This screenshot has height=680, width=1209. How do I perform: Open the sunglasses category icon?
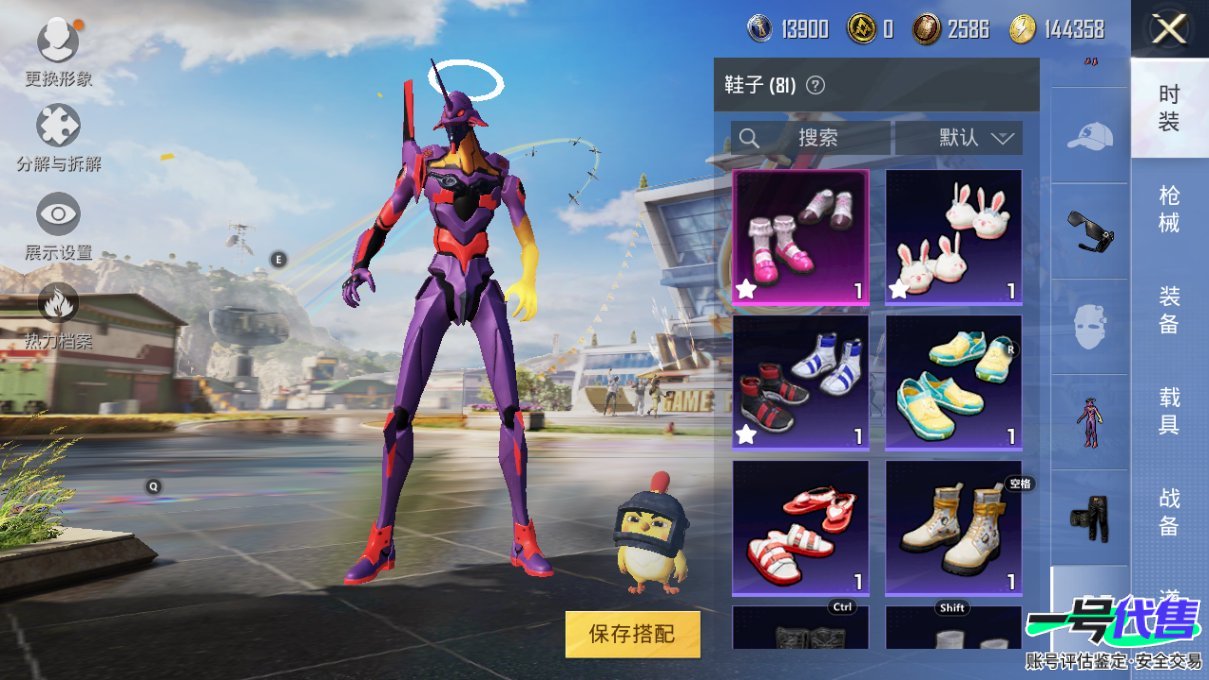coord(1089,231)
